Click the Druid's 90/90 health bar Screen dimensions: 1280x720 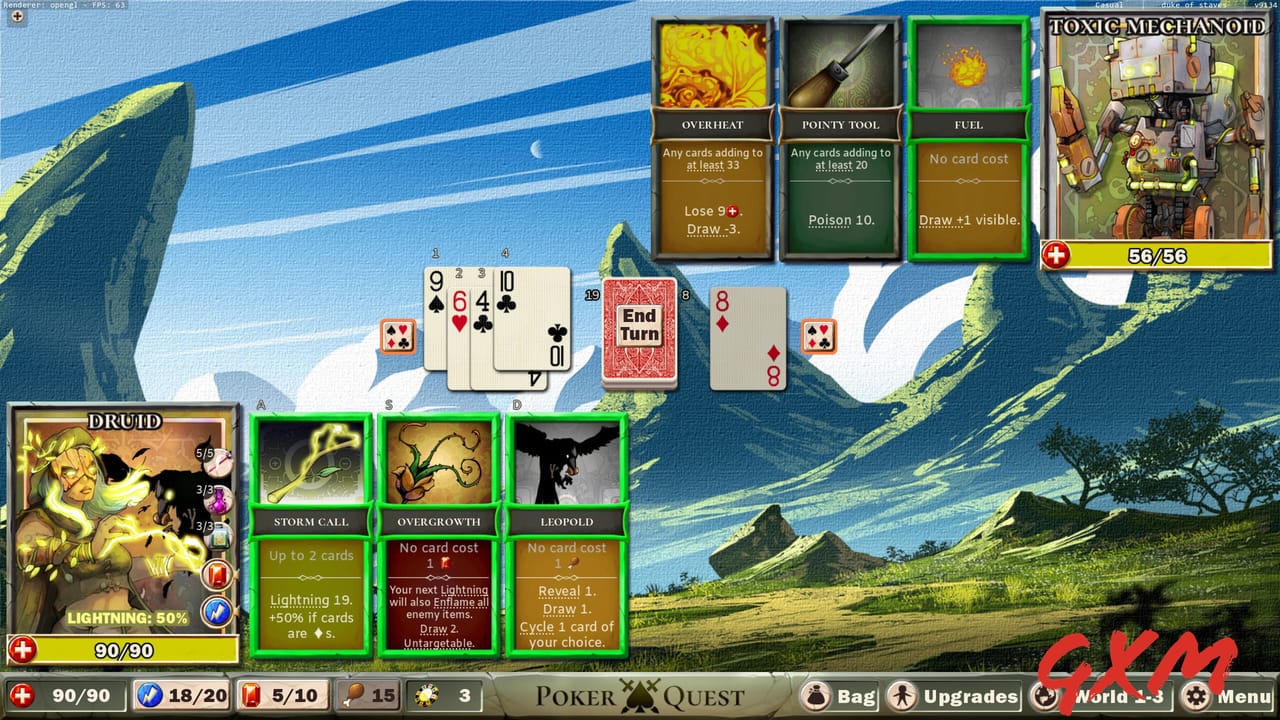[120, 649]
